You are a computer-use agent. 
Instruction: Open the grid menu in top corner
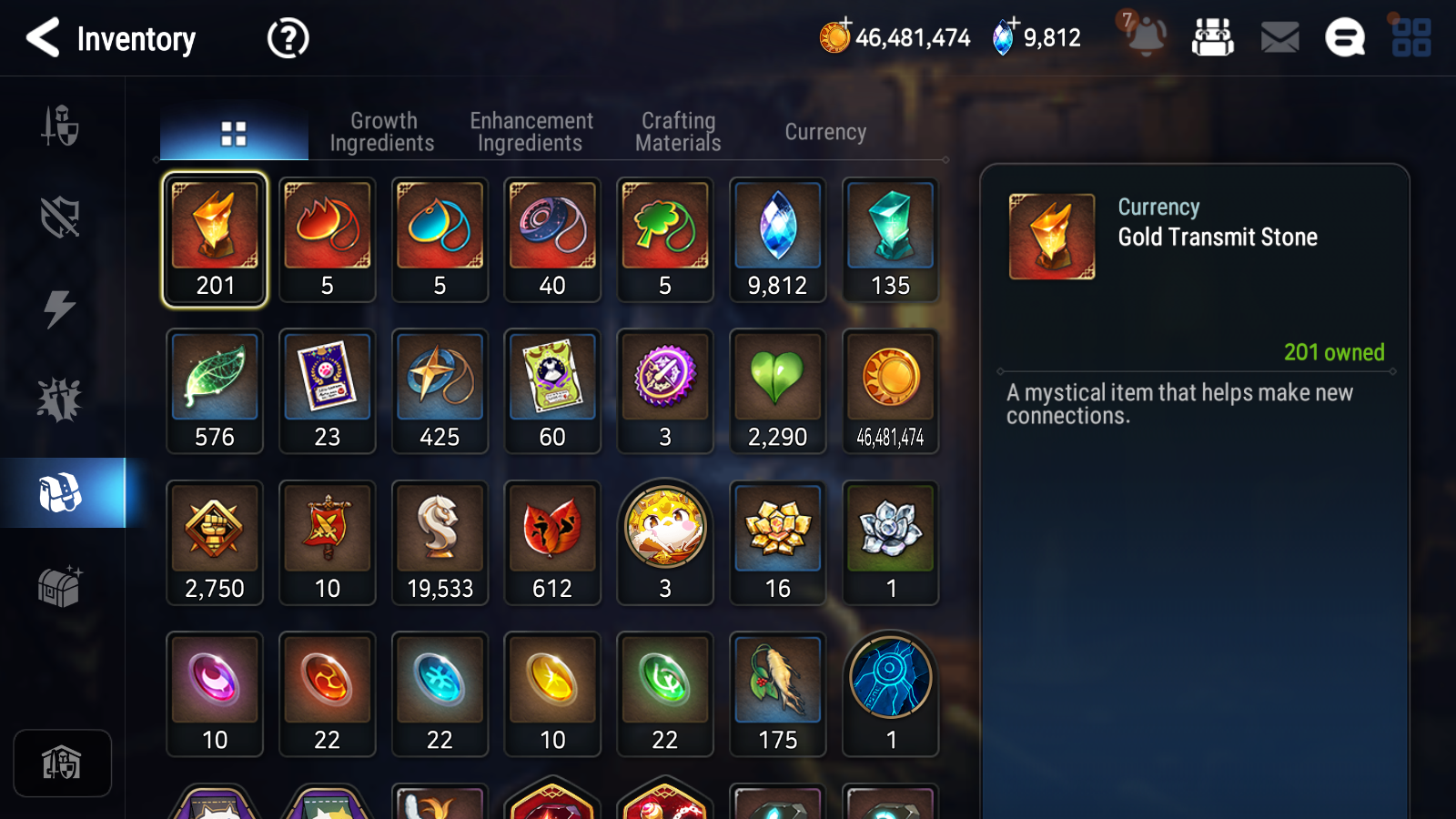pos(1411,37)
